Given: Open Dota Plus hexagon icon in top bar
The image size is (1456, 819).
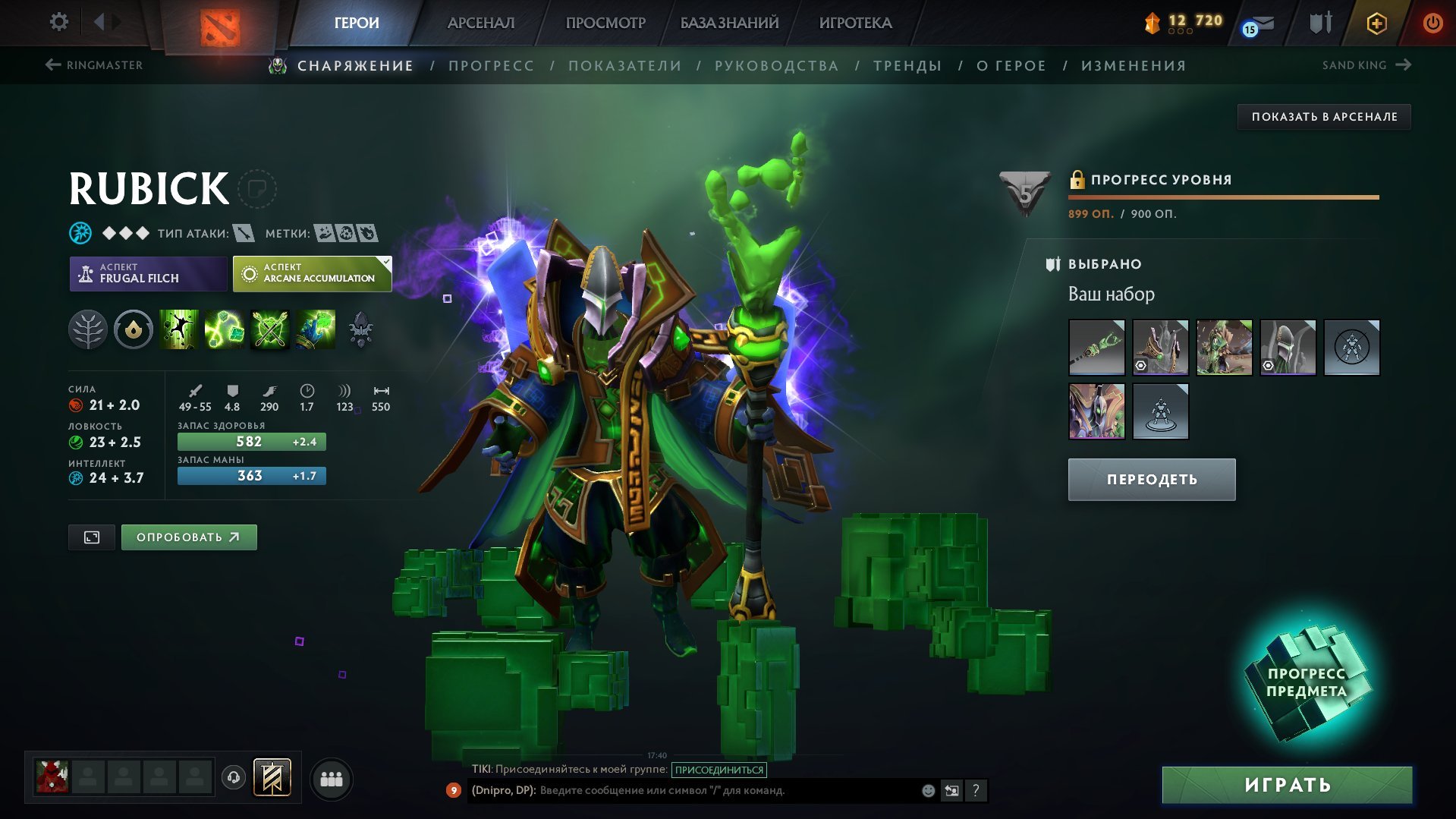Looking at the screenshot, I should pyautogui.click(x=1376, y=23).
